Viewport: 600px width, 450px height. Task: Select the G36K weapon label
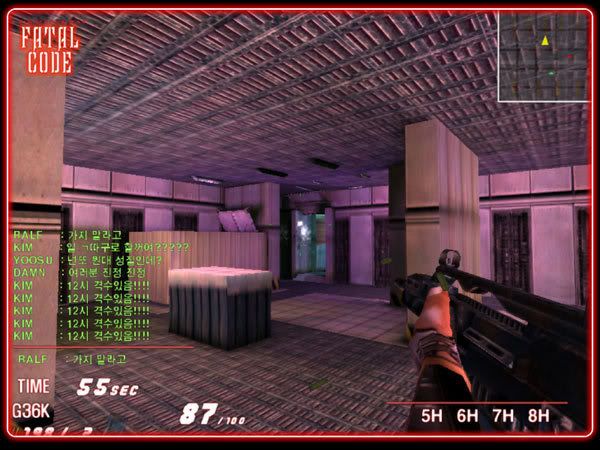point(31,410)
